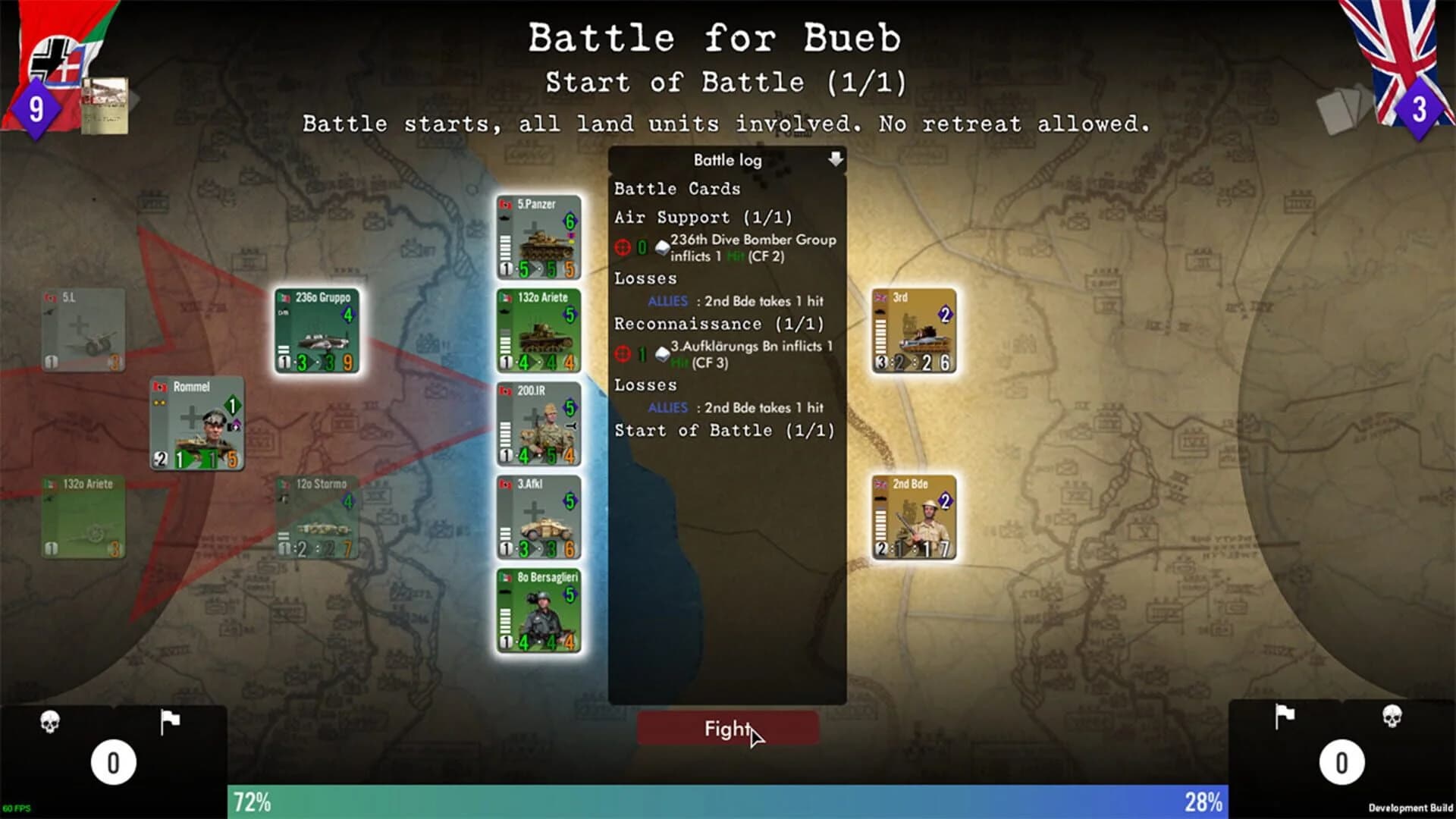Select the 132o Ariete tank card
This screenshot has height=819, width=1456.
[539, 331]
